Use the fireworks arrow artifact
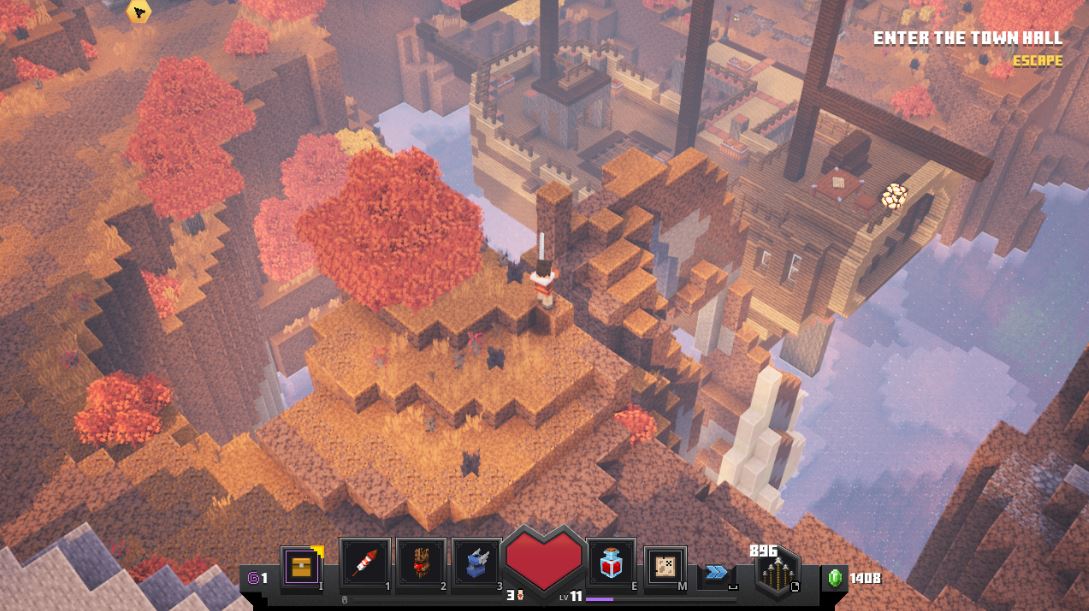Viewport: 1089px width, 611px height. tap(364, 563)
